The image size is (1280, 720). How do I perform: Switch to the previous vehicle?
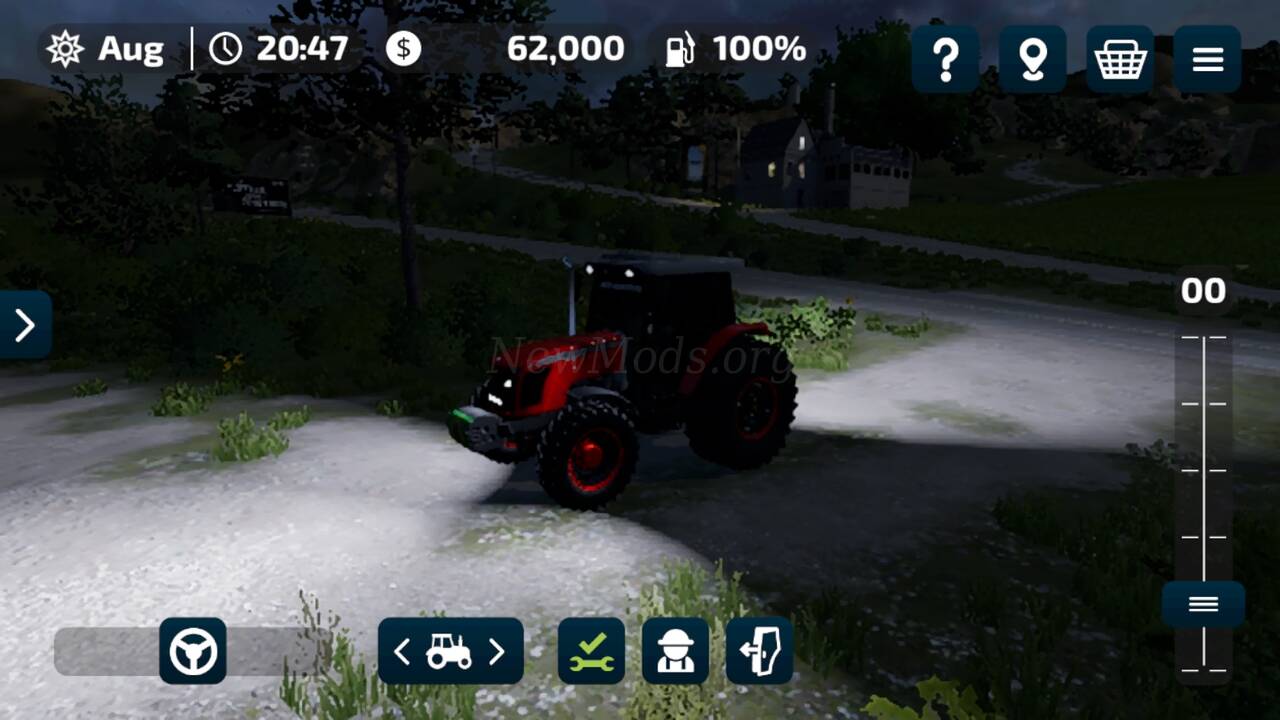click(402, 652)
